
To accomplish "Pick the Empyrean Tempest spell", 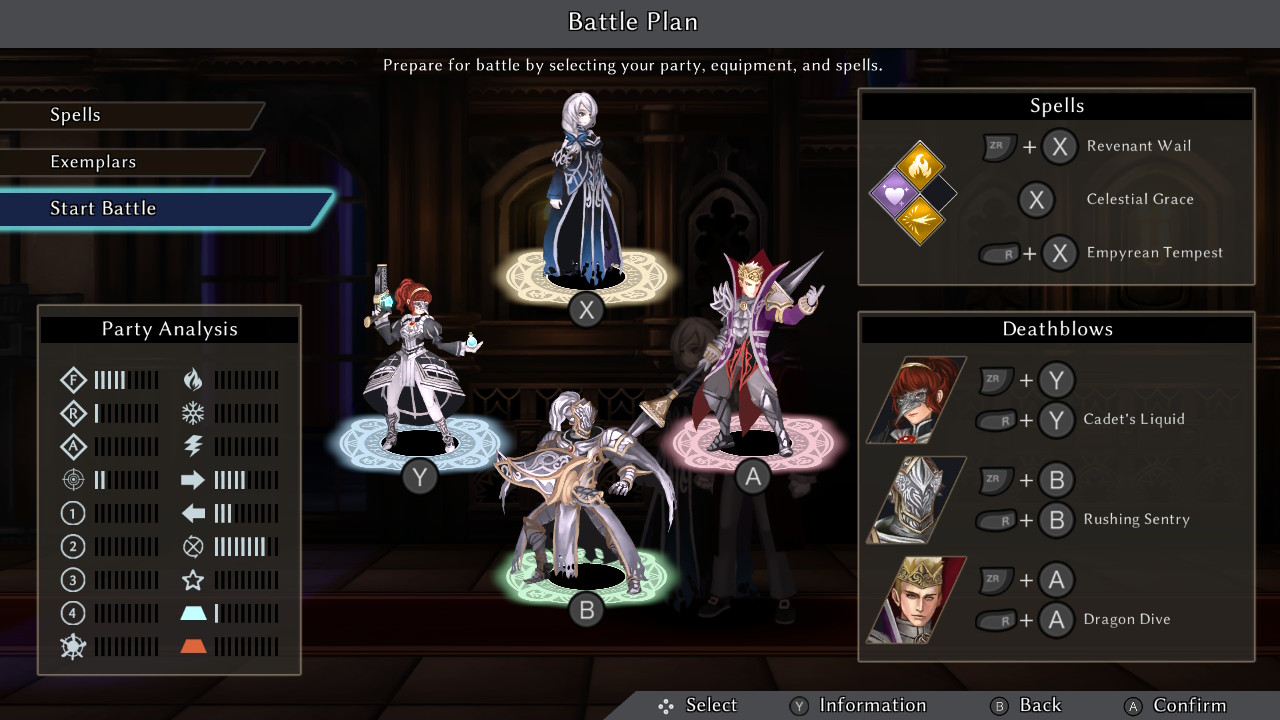I will coord(1154,253).
